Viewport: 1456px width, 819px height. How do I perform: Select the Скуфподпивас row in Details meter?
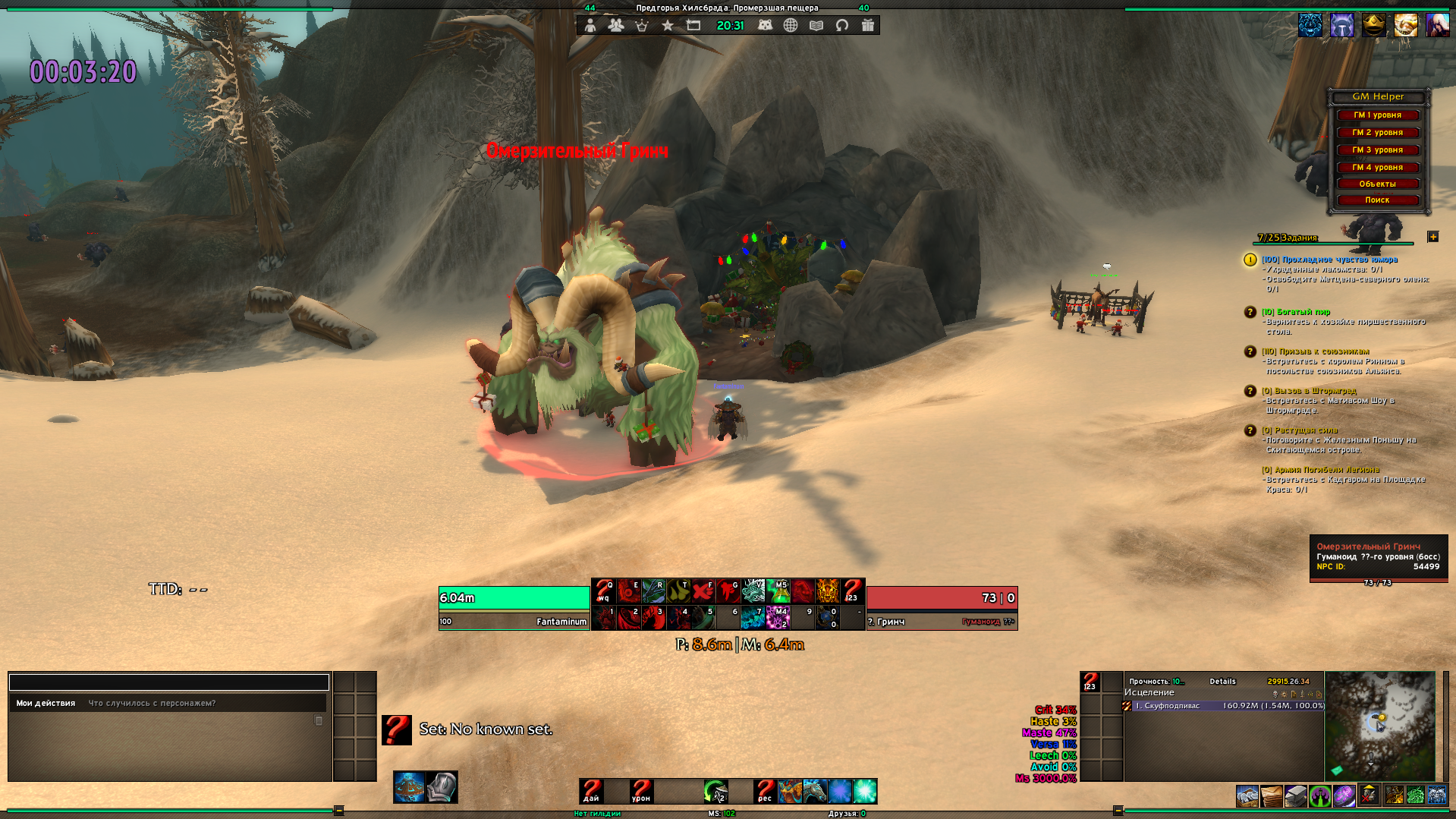click(1224, 706)
